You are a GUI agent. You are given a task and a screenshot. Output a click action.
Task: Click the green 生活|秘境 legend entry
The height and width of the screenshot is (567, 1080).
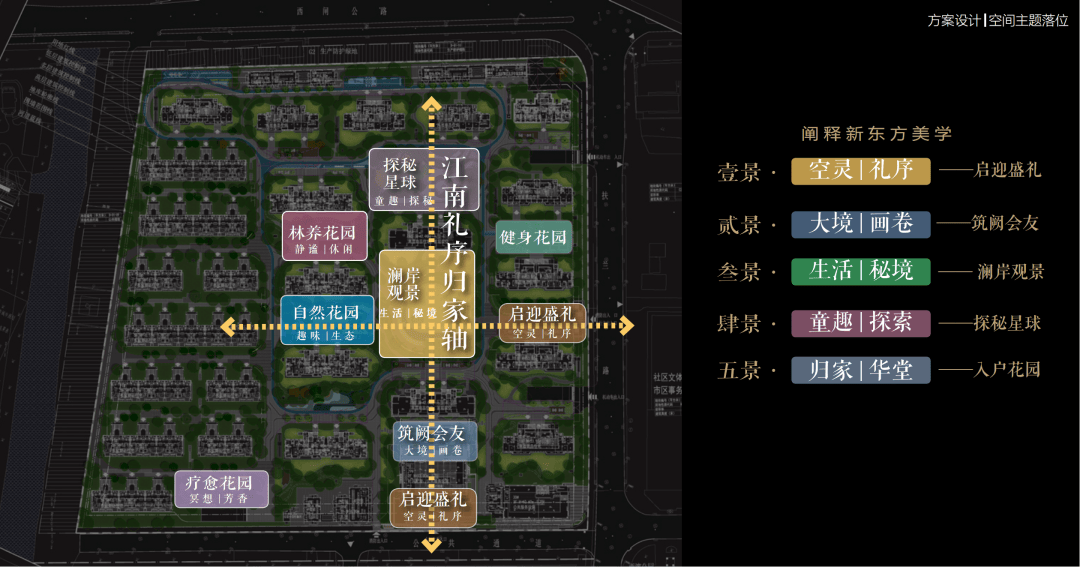pyautogui.click(x=860, y=271)
